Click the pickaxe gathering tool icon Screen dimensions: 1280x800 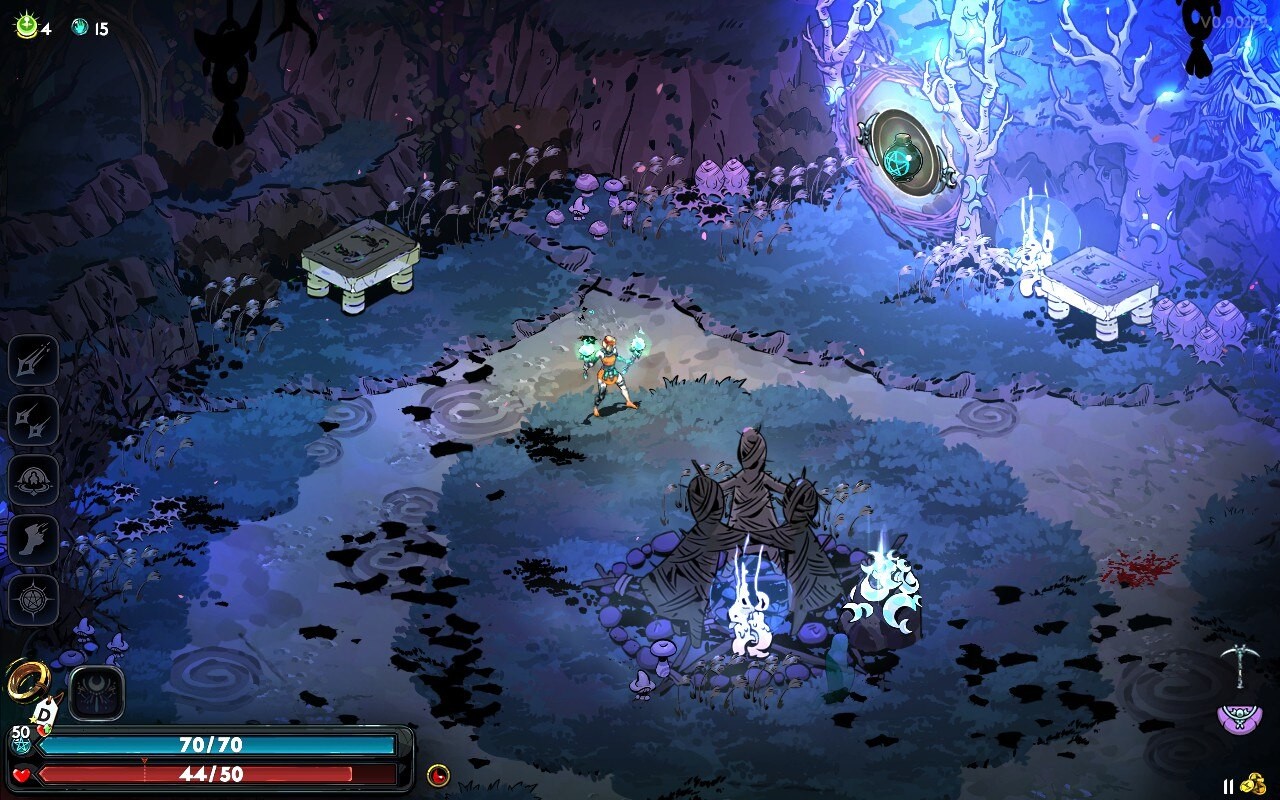(1243, 665)
